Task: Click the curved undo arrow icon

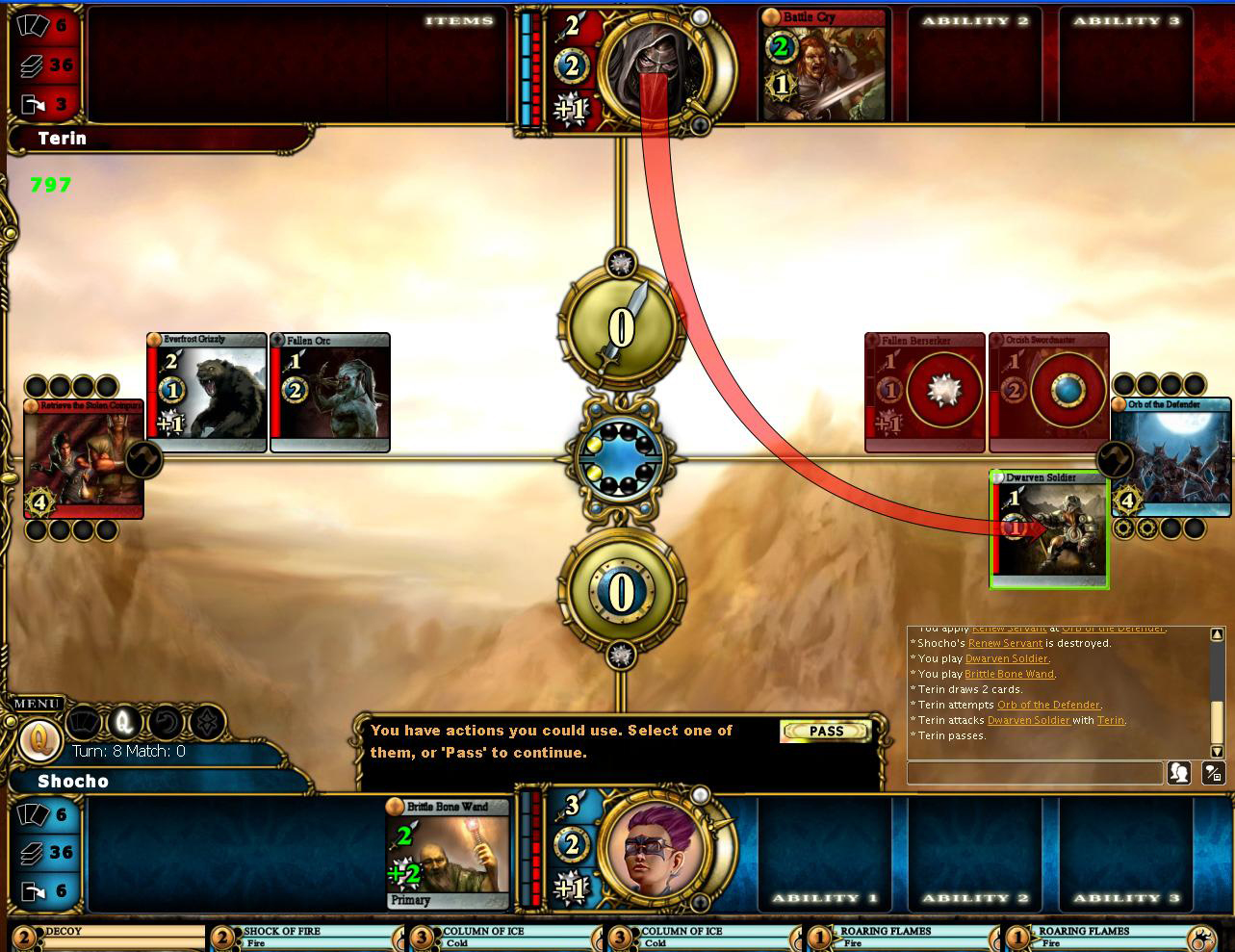Action: click(x=166, y=722)
